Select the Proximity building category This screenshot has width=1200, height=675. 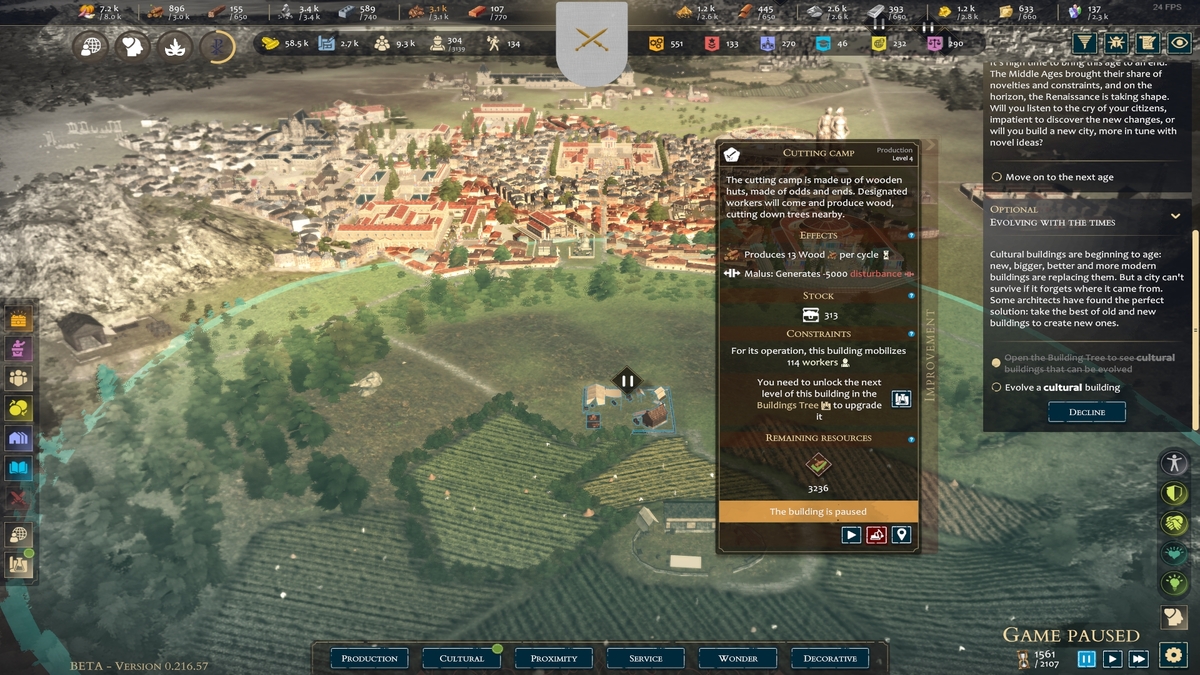(554, 658)
